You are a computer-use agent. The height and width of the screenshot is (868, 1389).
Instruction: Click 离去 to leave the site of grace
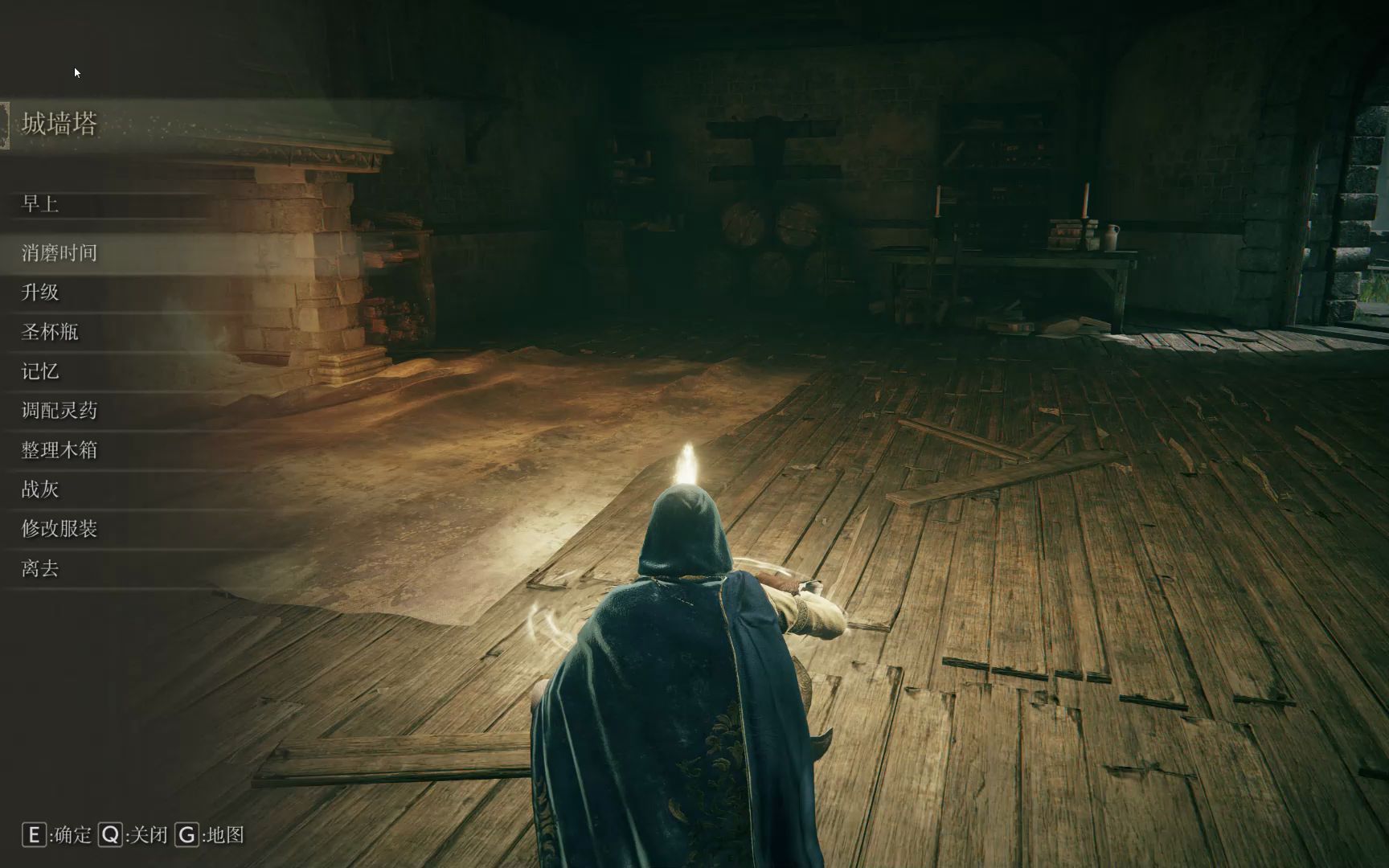pos(40,569)
